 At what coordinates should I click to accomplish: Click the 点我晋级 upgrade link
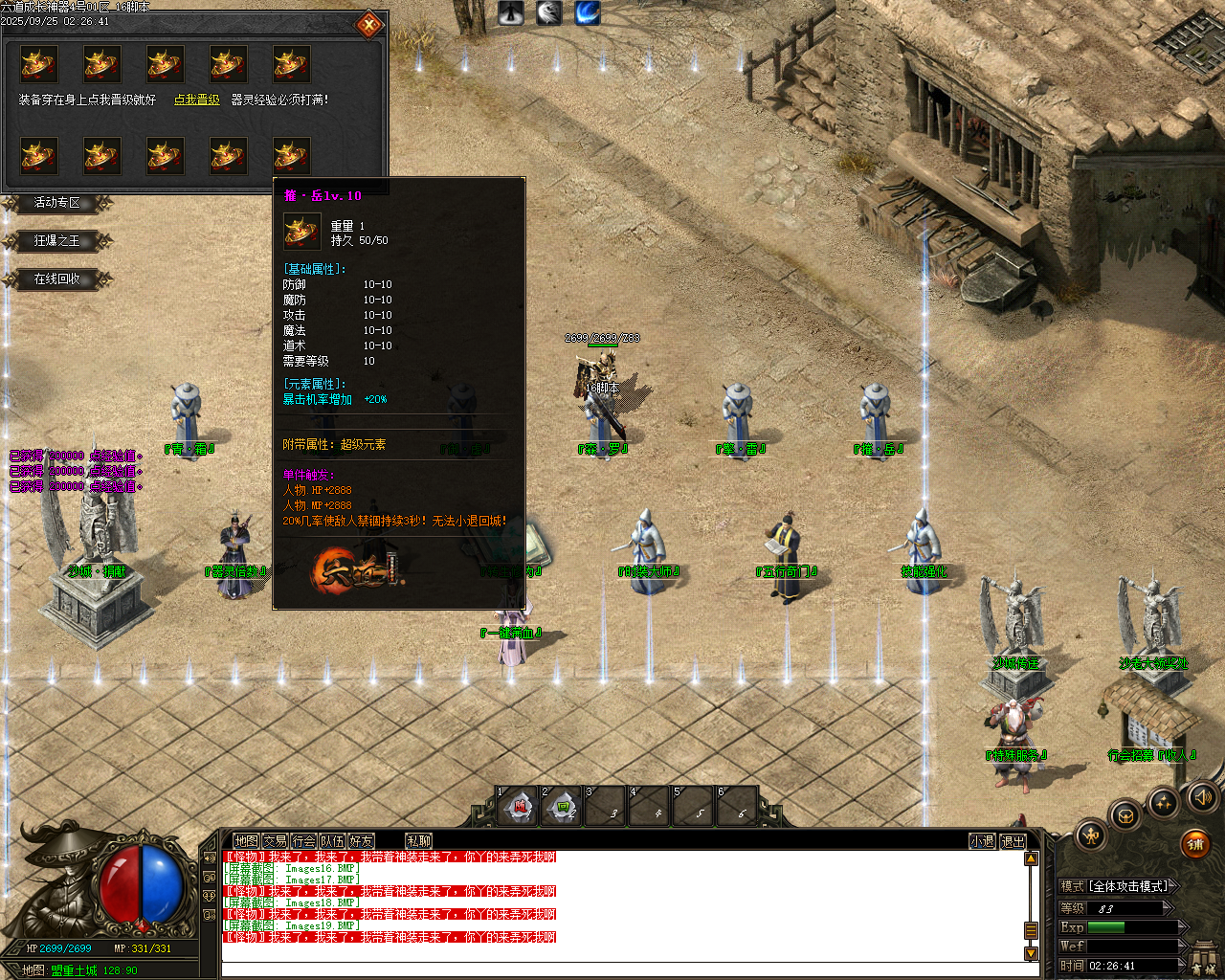pos(196,99)
